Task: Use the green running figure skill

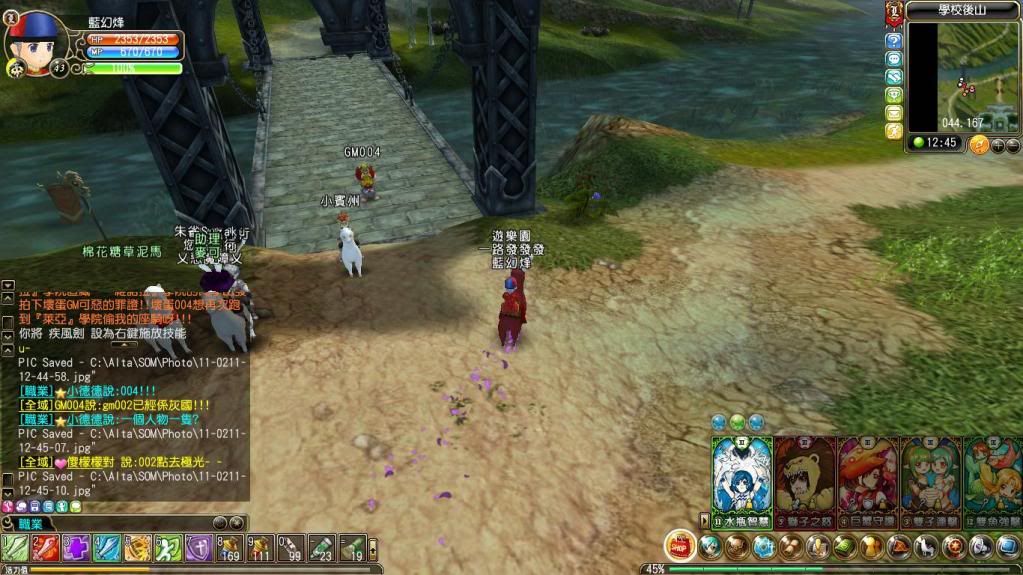Action: coord(168,548)
